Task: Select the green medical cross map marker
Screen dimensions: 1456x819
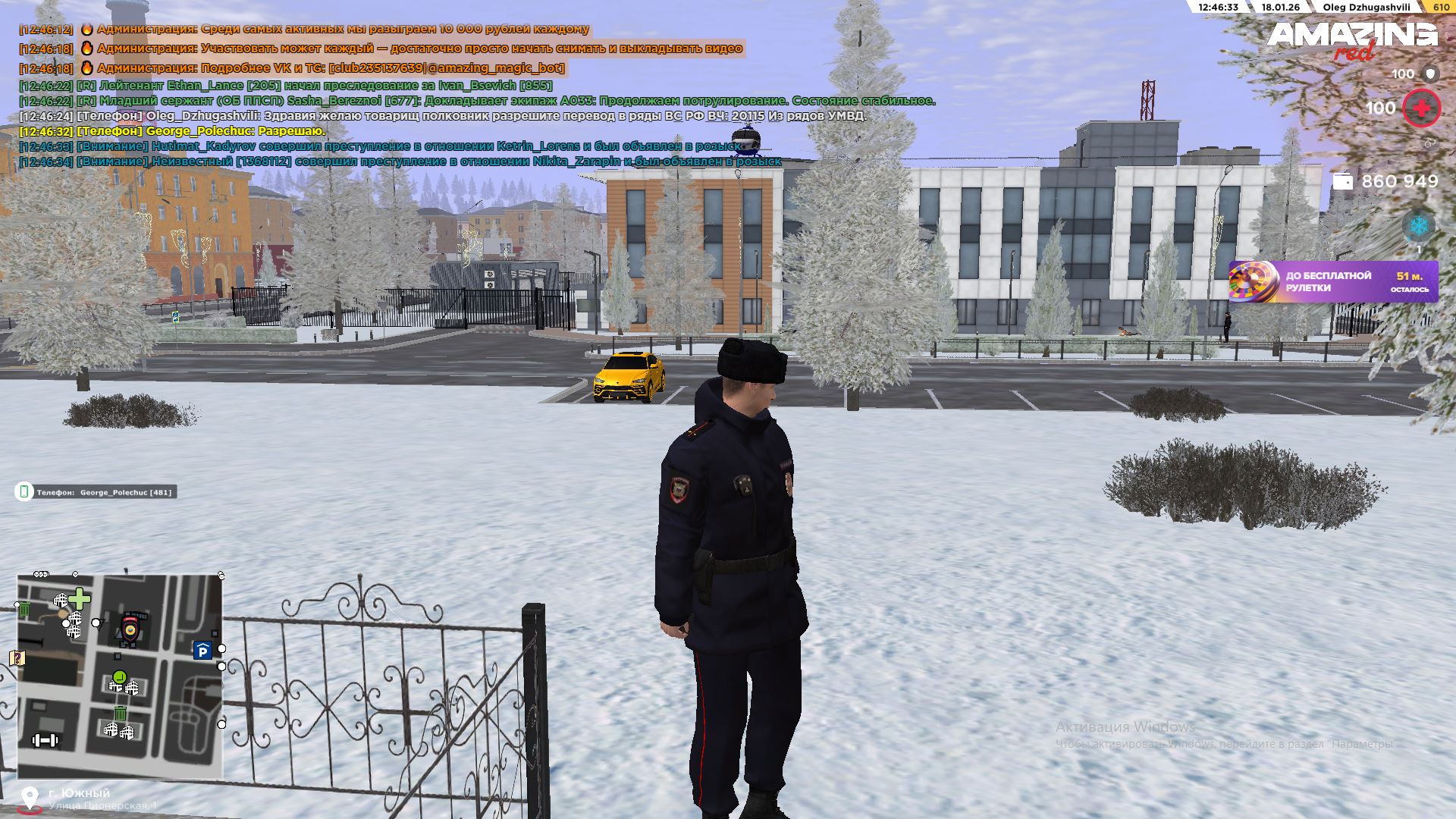Action: pyautogui.click(x=80, y=599)
